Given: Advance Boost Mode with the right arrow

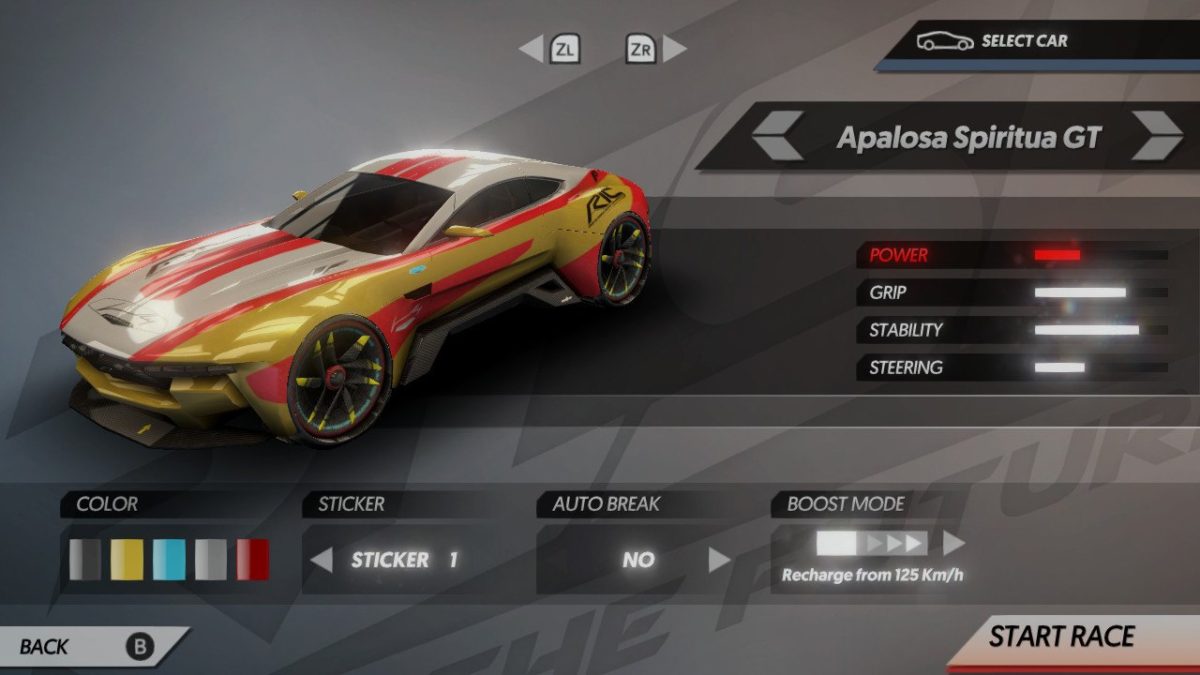Looking at the screenshot, I should pyautogui.click(x=954, y=543).
